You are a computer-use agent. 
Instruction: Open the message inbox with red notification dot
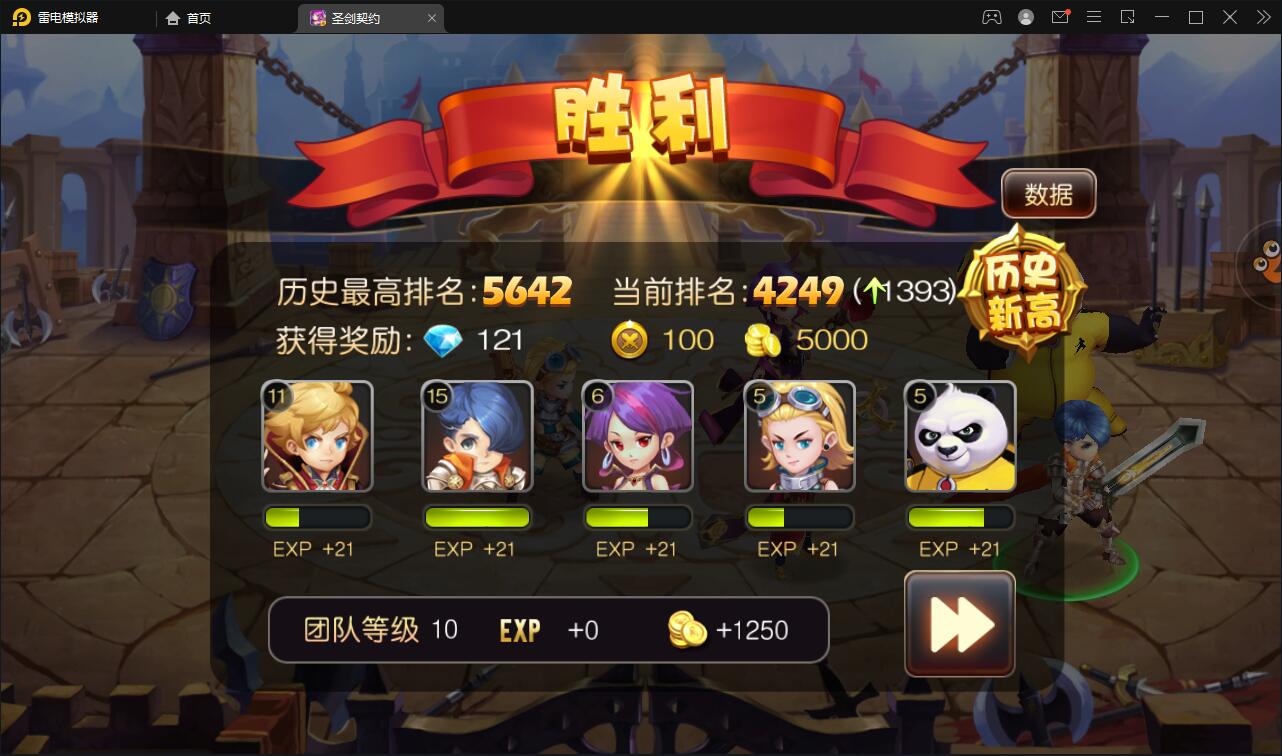pyautogui.click(x=1061, y=16)
